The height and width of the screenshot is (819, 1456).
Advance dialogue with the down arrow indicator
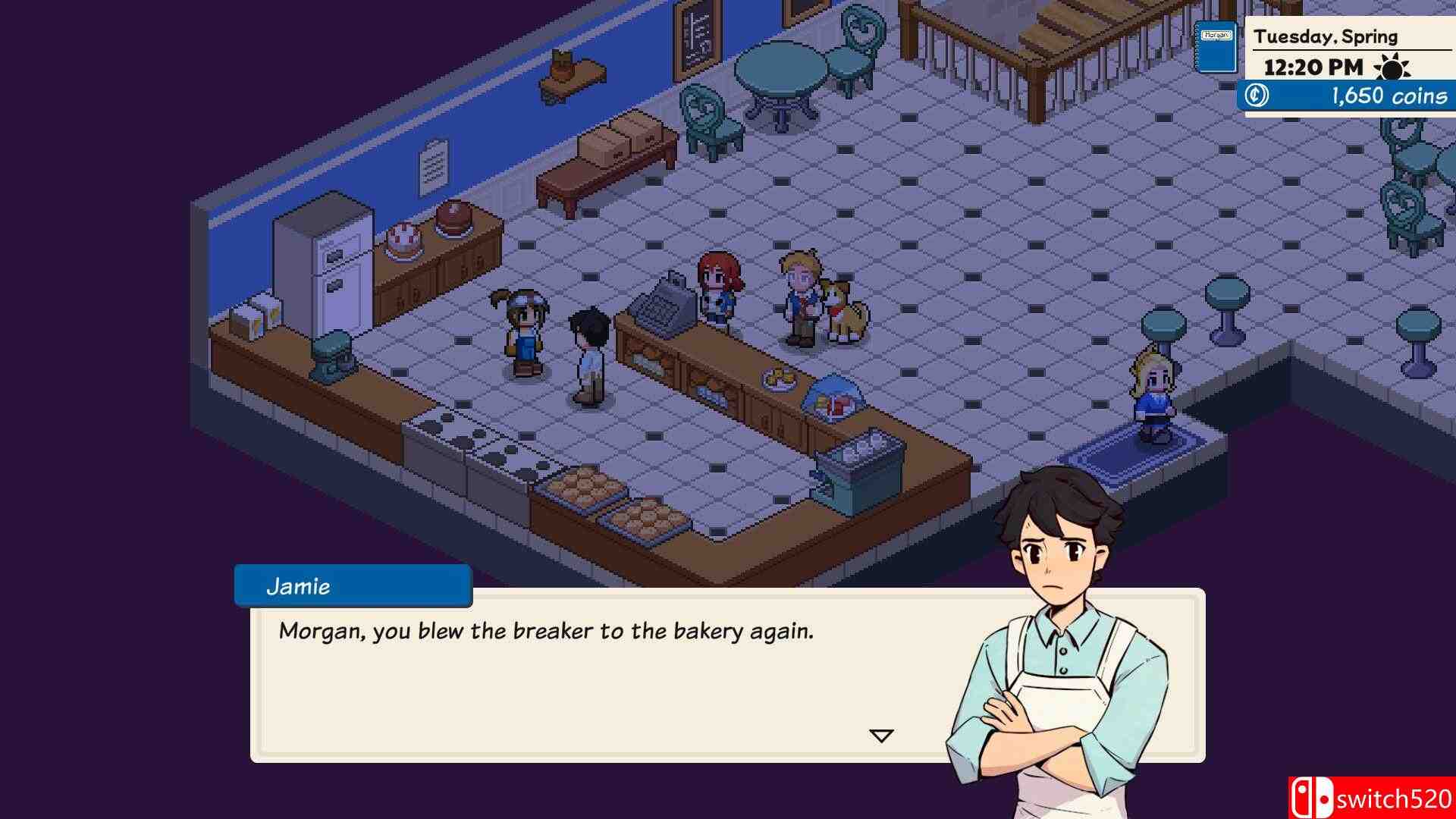coord(881,736)
